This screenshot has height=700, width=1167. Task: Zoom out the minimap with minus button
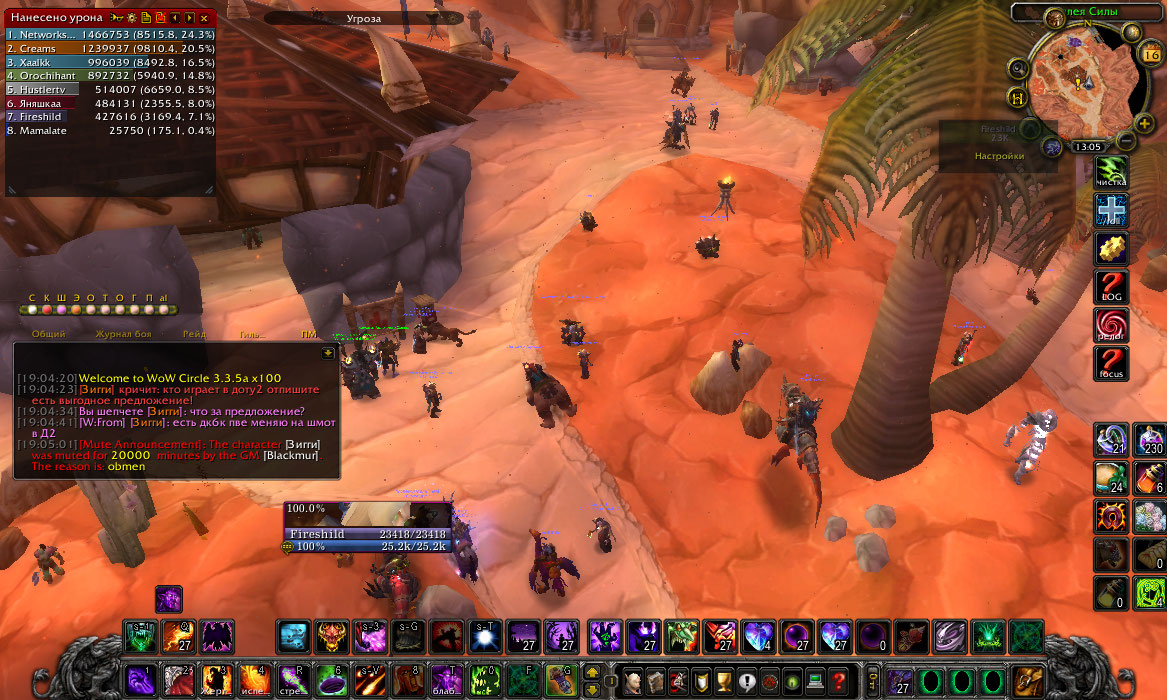pos(1127,141)
